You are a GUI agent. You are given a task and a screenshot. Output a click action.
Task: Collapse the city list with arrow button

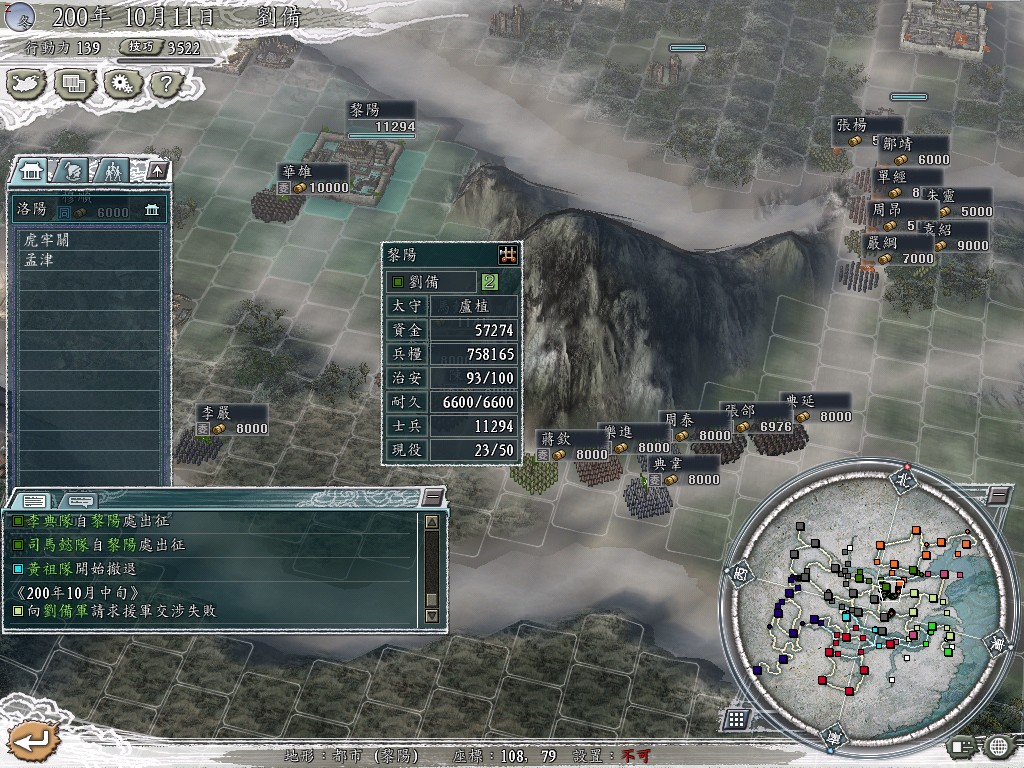157,171
